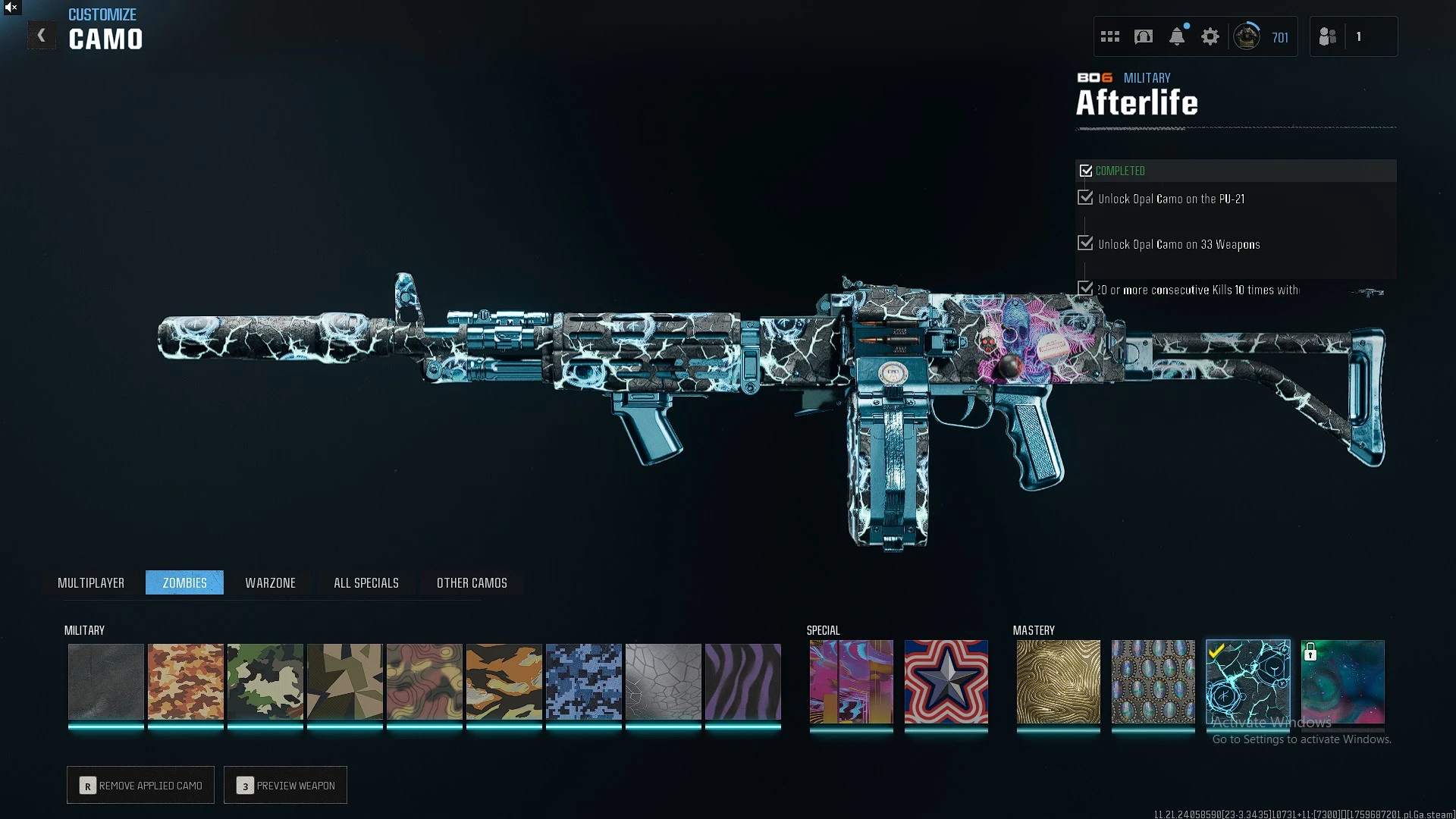Switch to Other Camos tab

coord(472,582)
